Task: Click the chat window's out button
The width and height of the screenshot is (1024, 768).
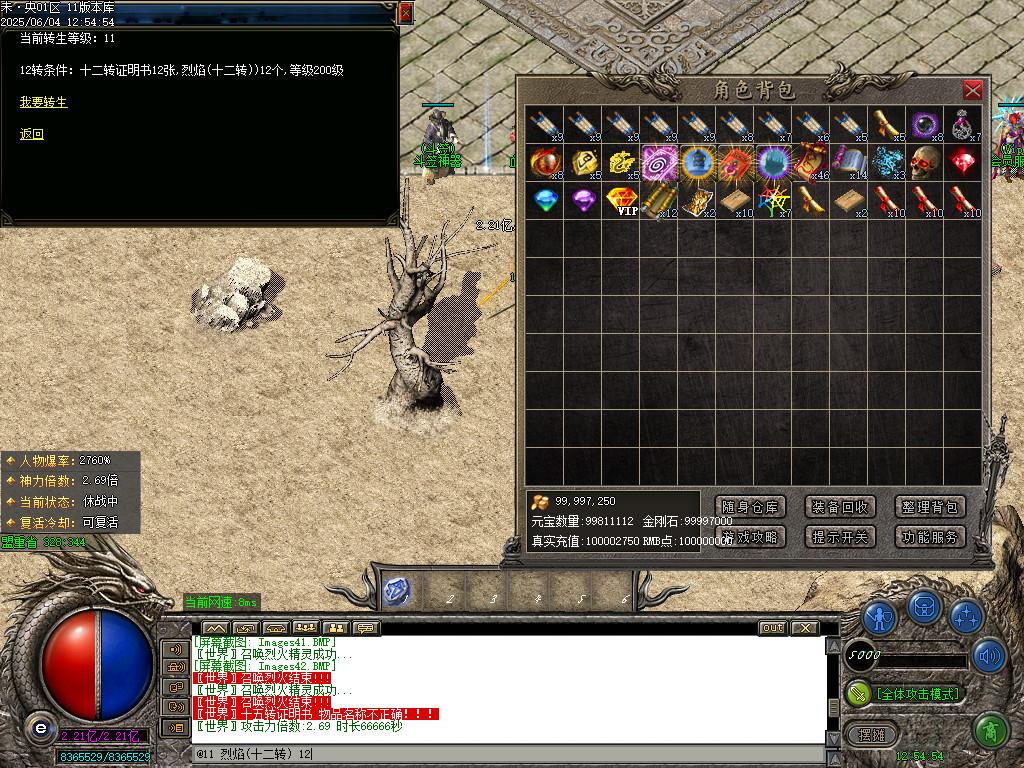Action: [772, 628]
